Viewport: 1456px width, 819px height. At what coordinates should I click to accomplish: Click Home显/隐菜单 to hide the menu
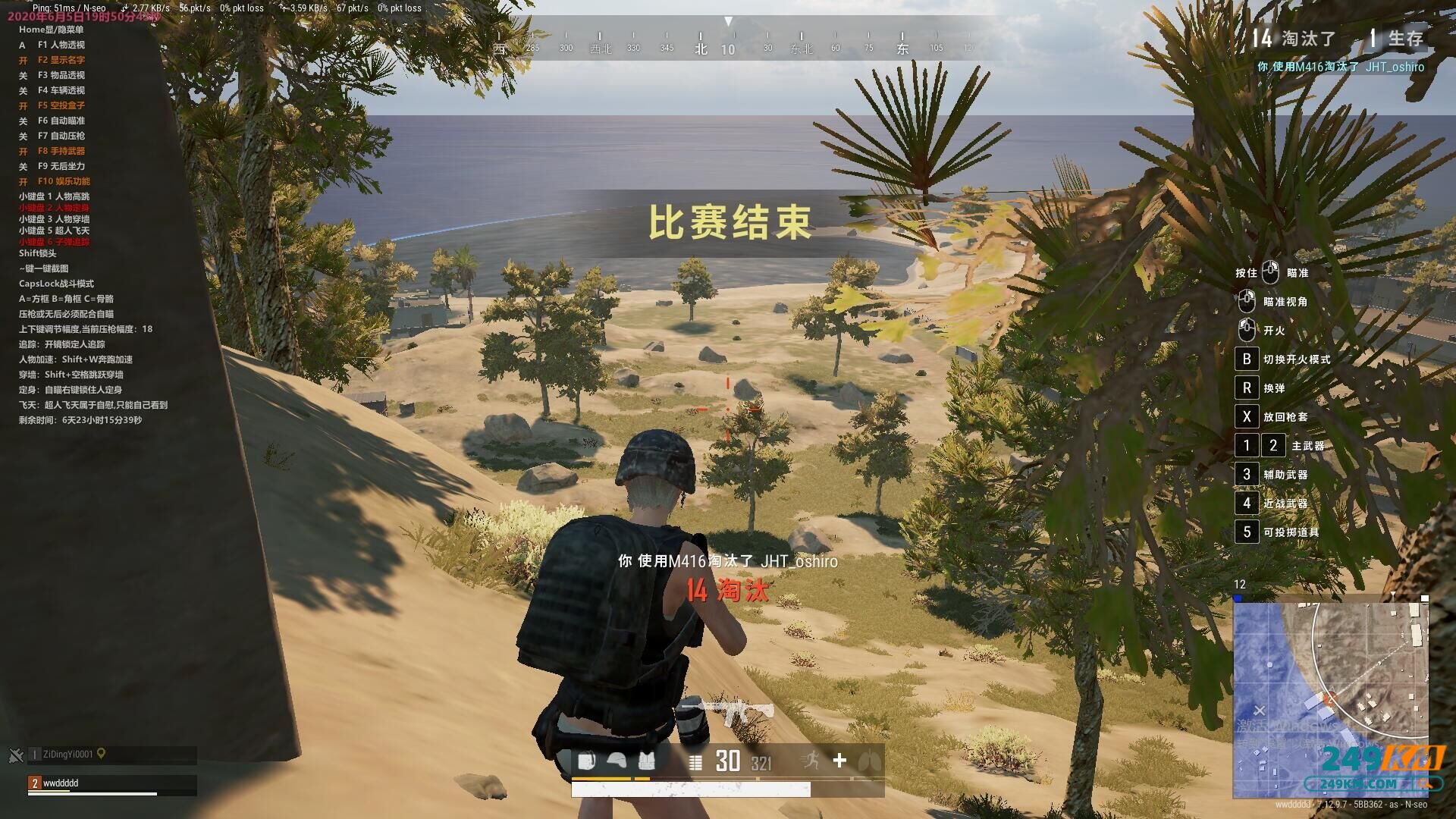click(53, 30)
